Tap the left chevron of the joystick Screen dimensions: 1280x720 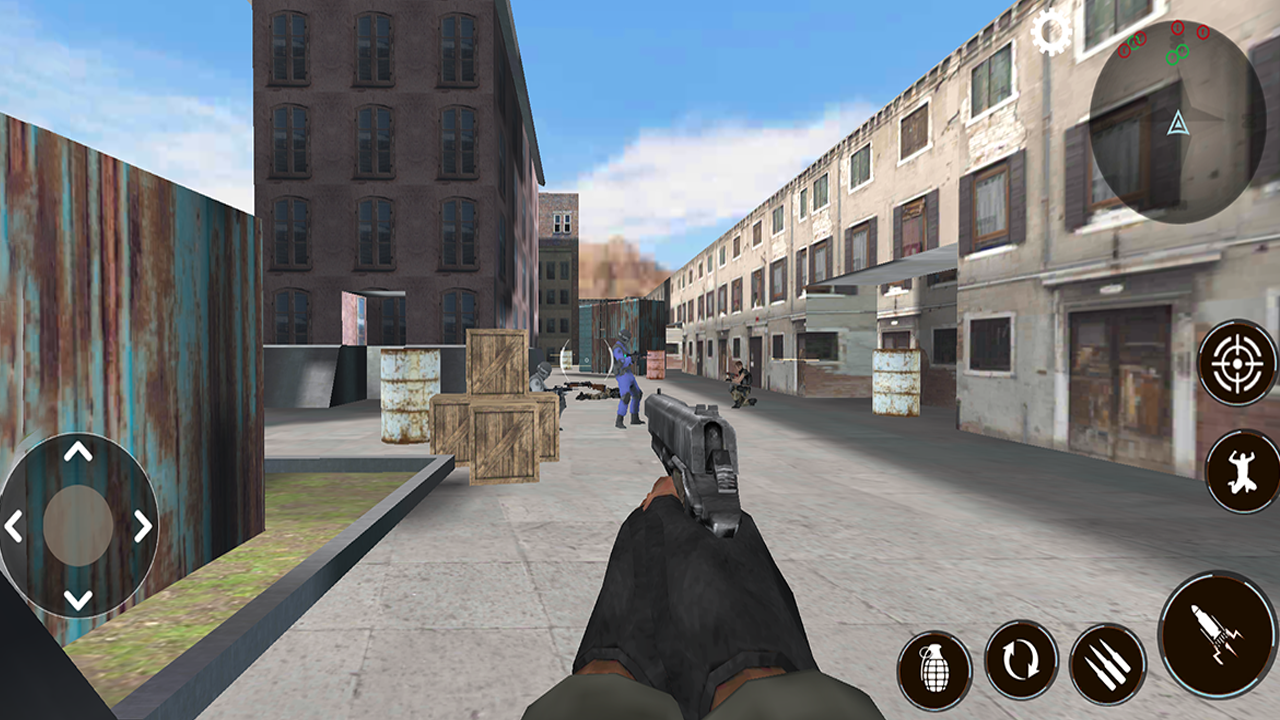pos(14,527)
